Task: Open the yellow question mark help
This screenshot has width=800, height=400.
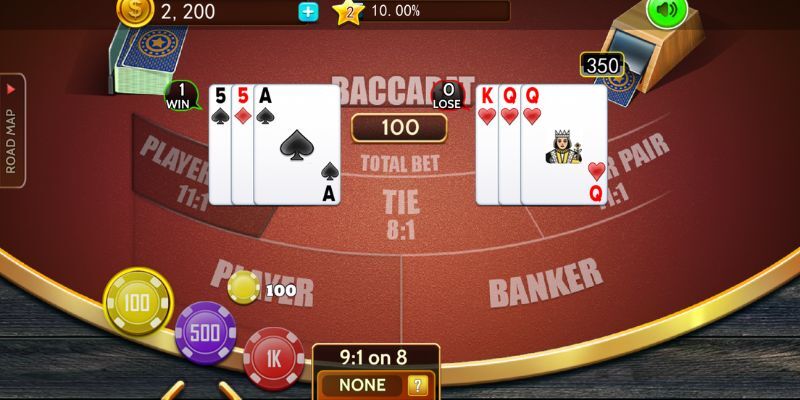Action: 419,385
